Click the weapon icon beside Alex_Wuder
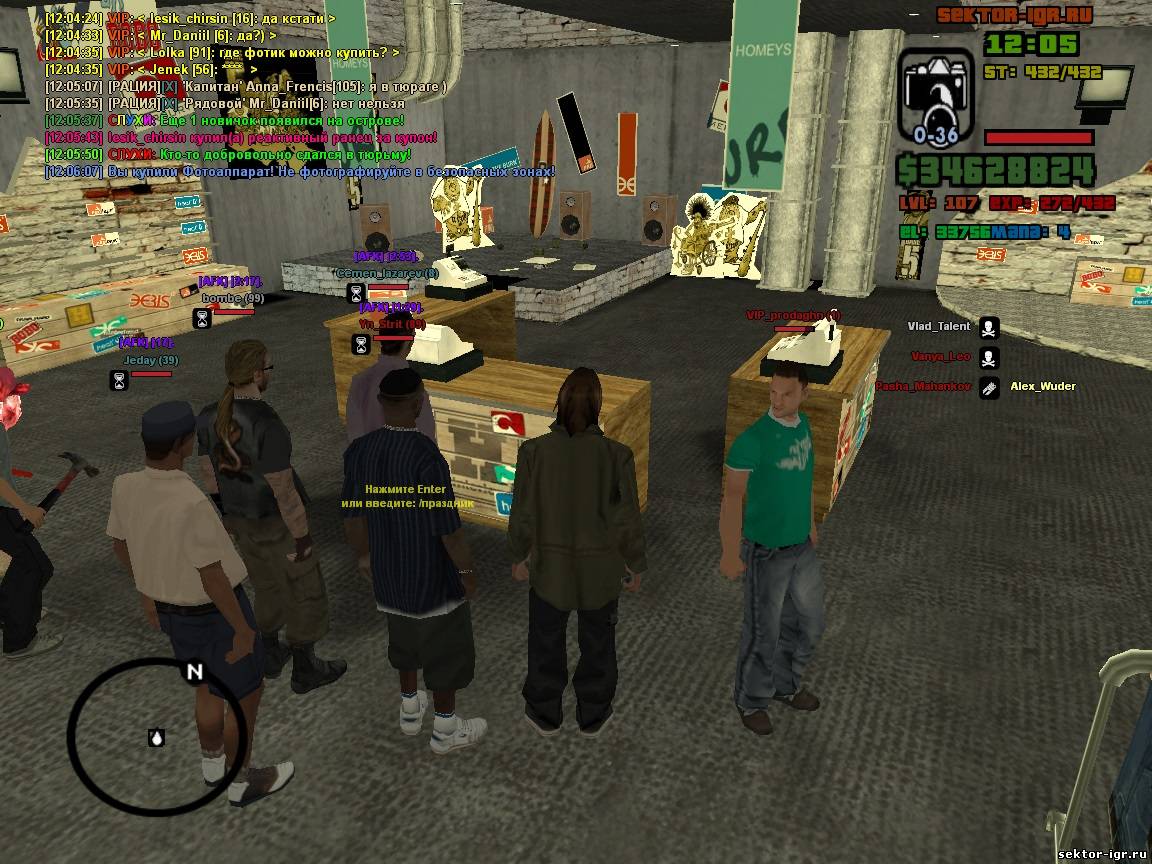1152x864 pixels. [x=988, y=387]
